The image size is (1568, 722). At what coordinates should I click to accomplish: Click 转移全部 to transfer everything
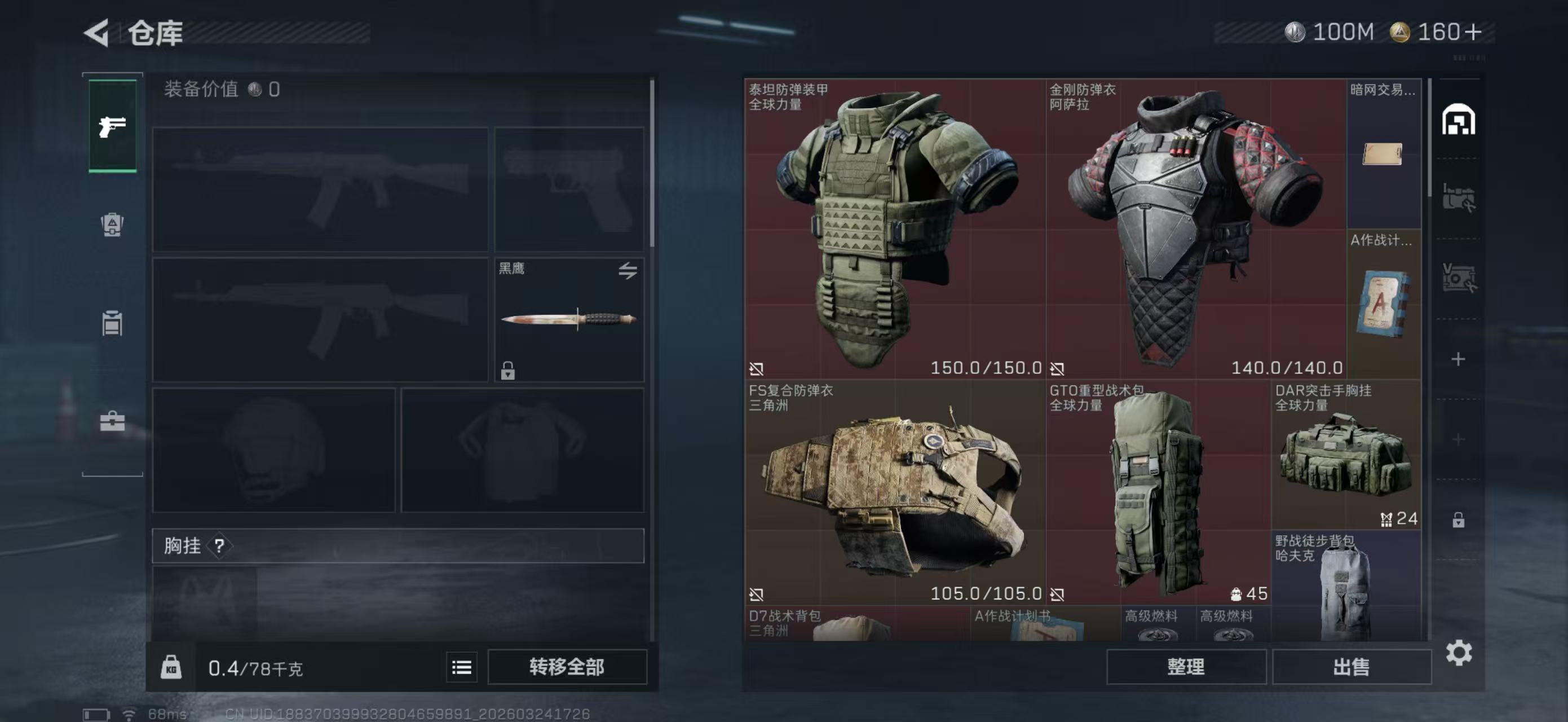[x=567, y=667]
